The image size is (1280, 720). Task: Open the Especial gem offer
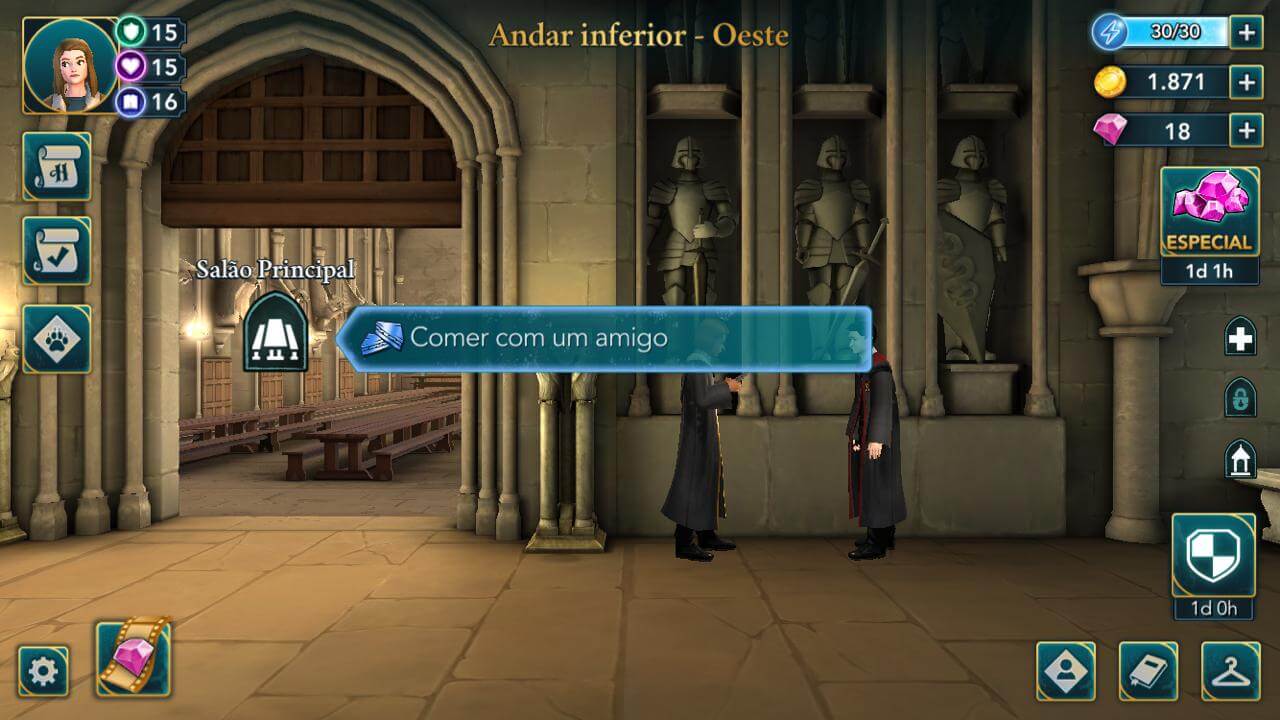pyautogui.click(x=1209, y=213)
